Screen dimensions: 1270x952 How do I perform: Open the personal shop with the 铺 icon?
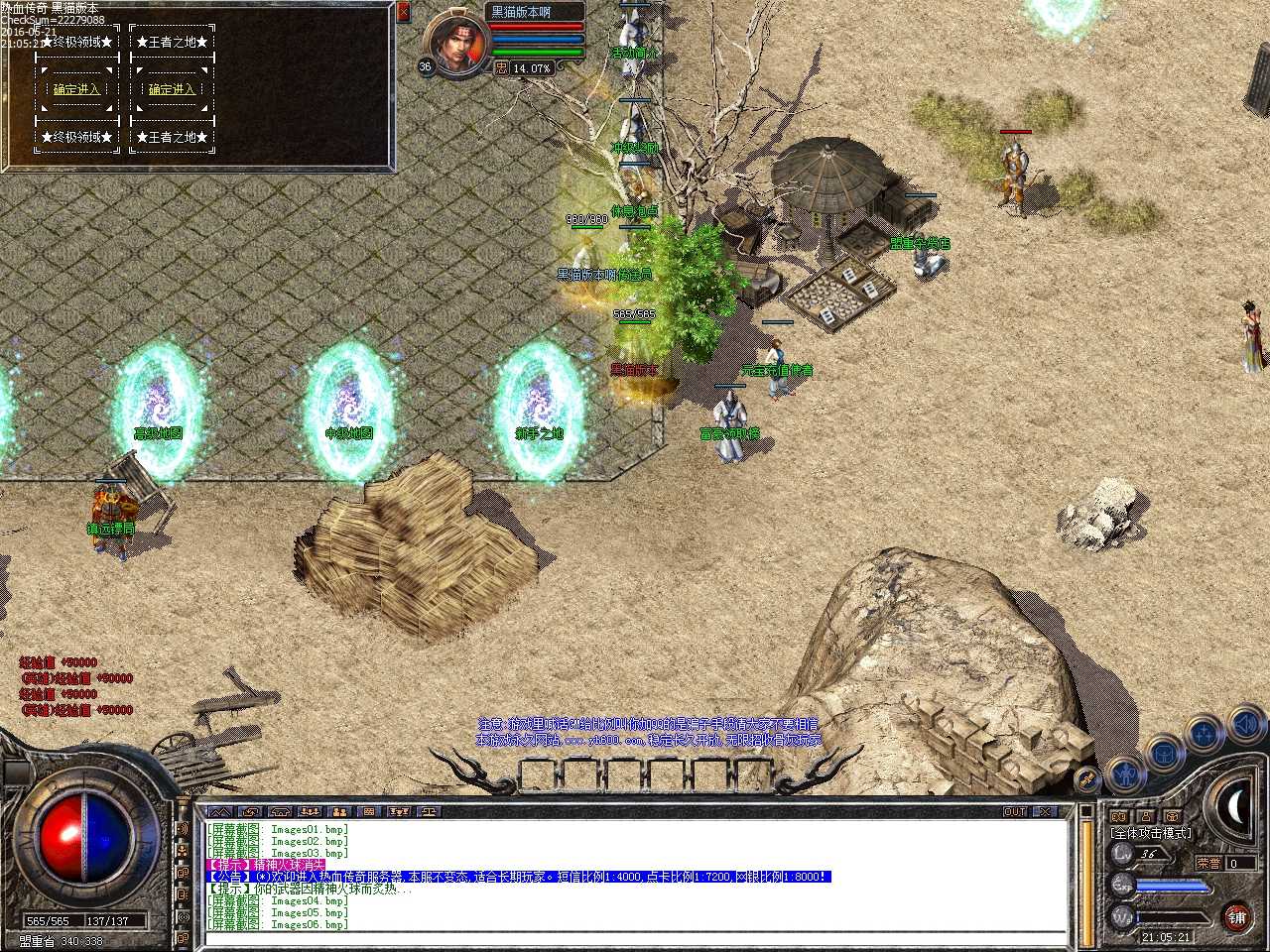coord(1237,919)
